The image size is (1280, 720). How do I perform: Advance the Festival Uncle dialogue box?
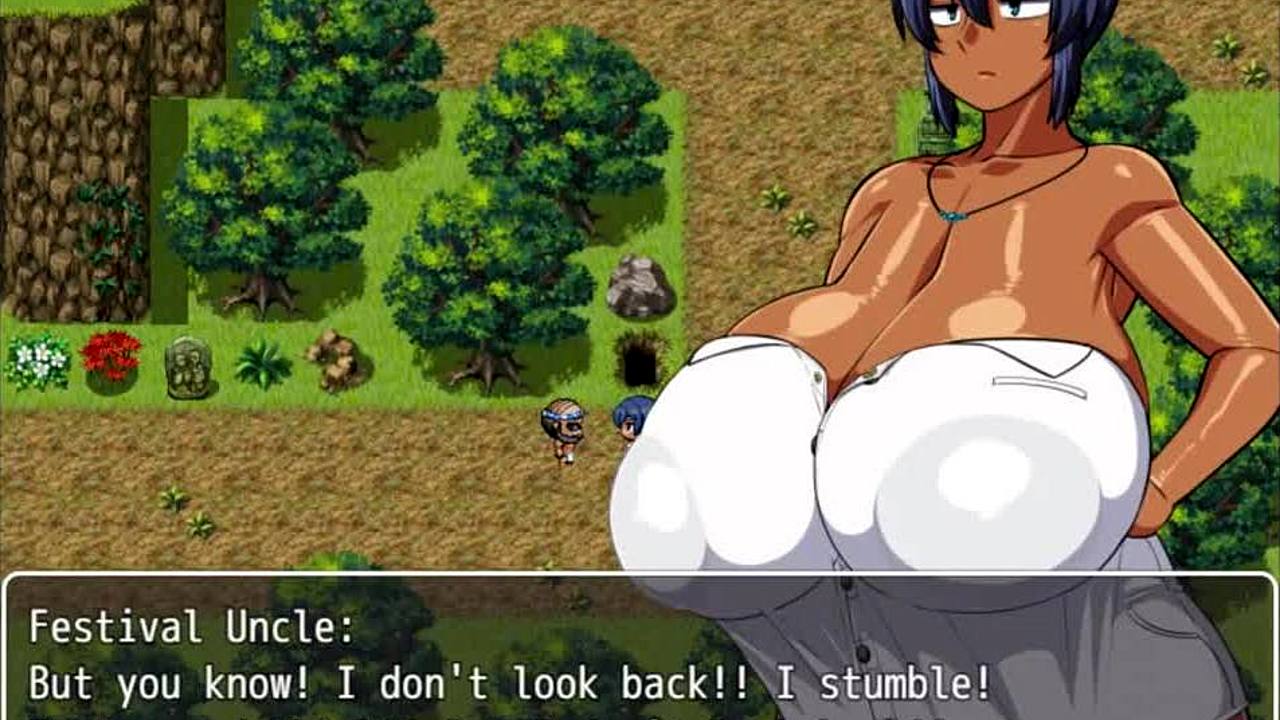[640, 650]
